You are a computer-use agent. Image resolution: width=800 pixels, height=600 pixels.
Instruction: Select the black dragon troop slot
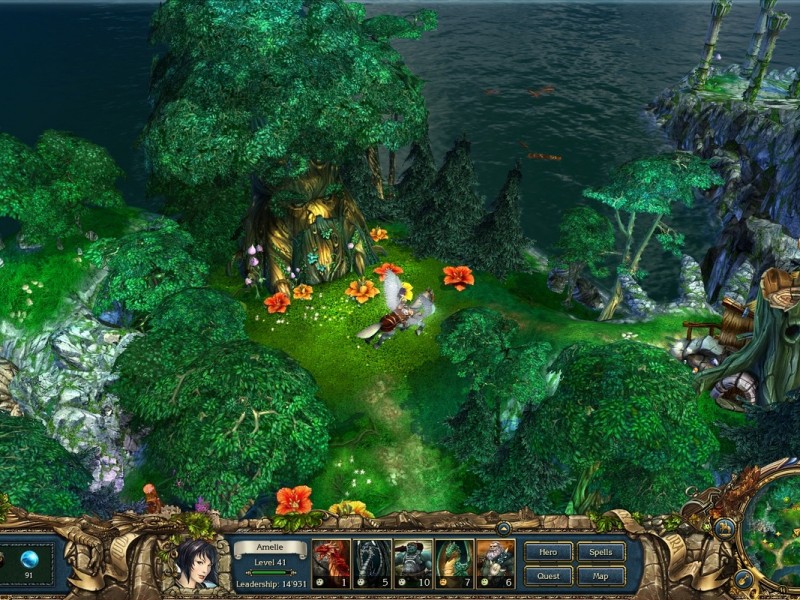pyautogui.click(x=373, y=563)
